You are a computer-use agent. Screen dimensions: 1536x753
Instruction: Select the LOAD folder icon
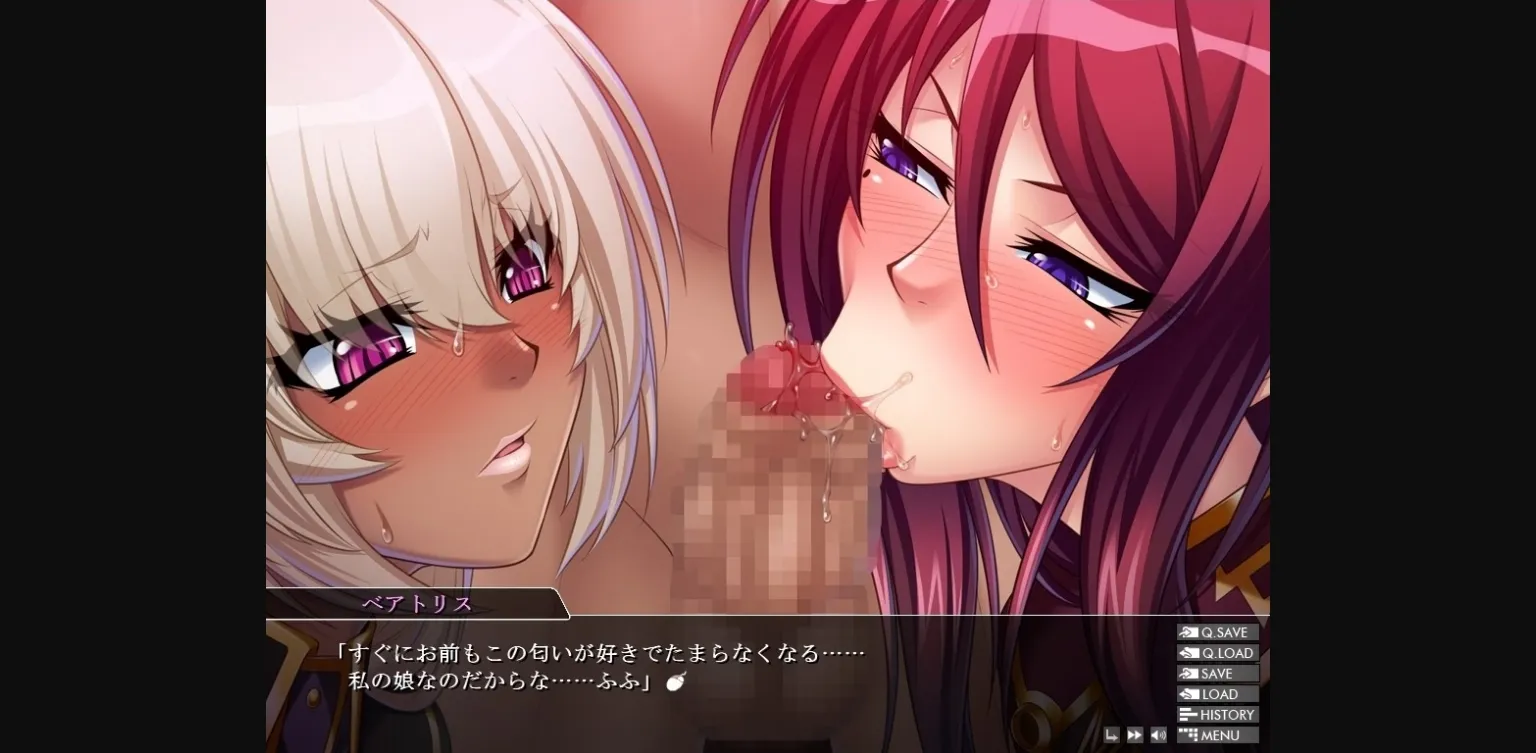[x=1188, y=693]
